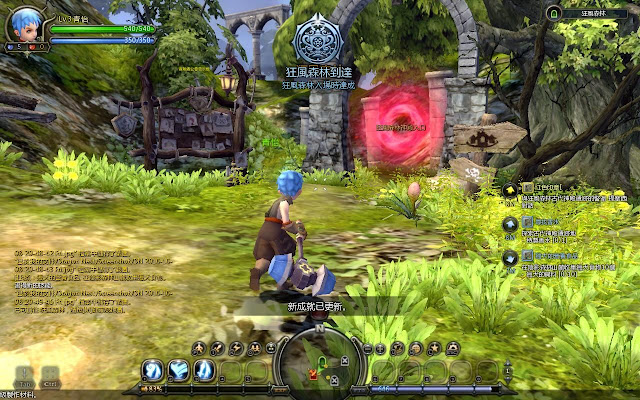Trigger the third blue skill slot
The image size is (640, 400).
204,370
